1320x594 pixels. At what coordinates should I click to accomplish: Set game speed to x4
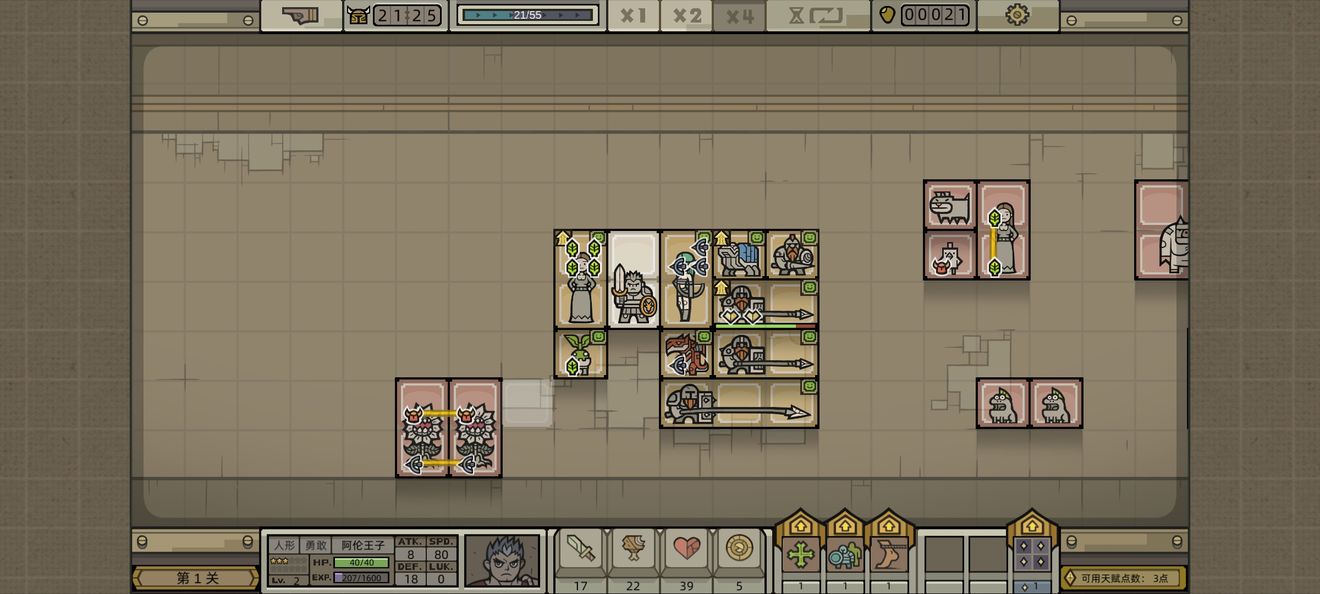click(x=740, y=16)
